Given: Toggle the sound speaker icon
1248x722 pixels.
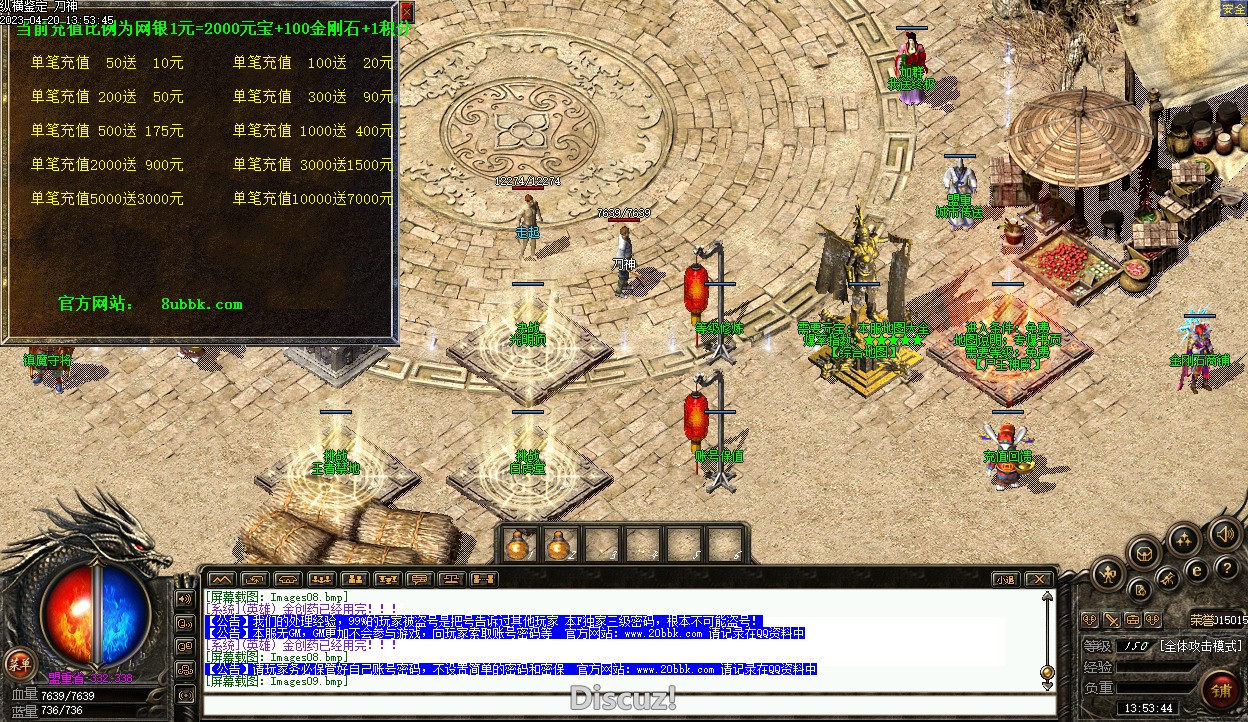Looking at the screenshot, I should click(x=1224, y=534).
